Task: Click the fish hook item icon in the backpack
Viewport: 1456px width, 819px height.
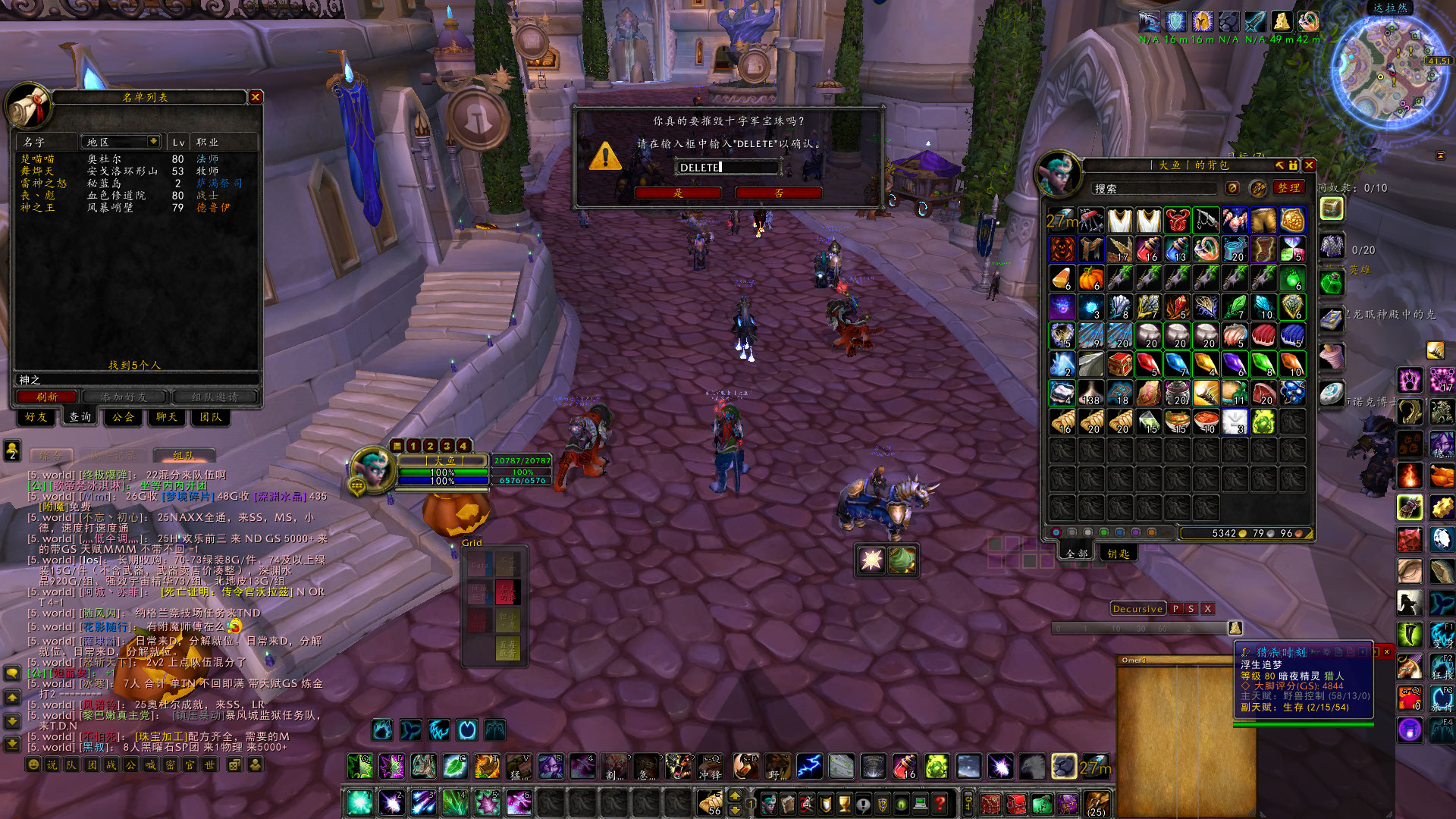Action: click(x=1206, y=220)
